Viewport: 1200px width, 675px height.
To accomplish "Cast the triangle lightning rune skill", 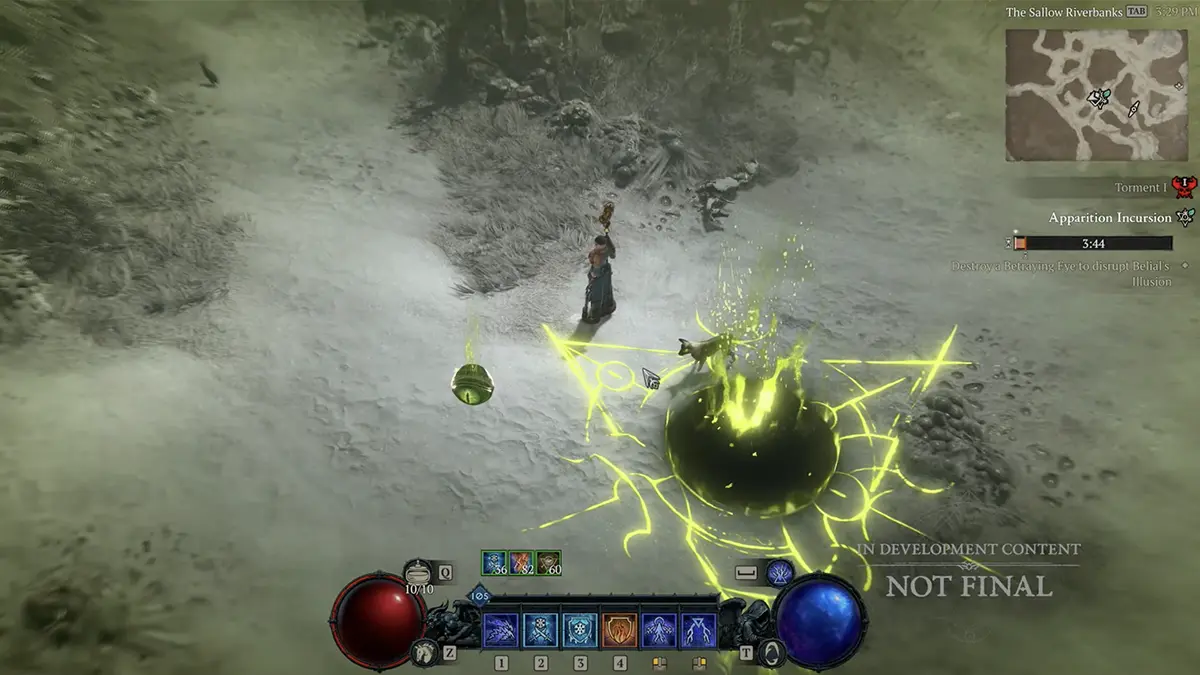I will click(697, 630).
